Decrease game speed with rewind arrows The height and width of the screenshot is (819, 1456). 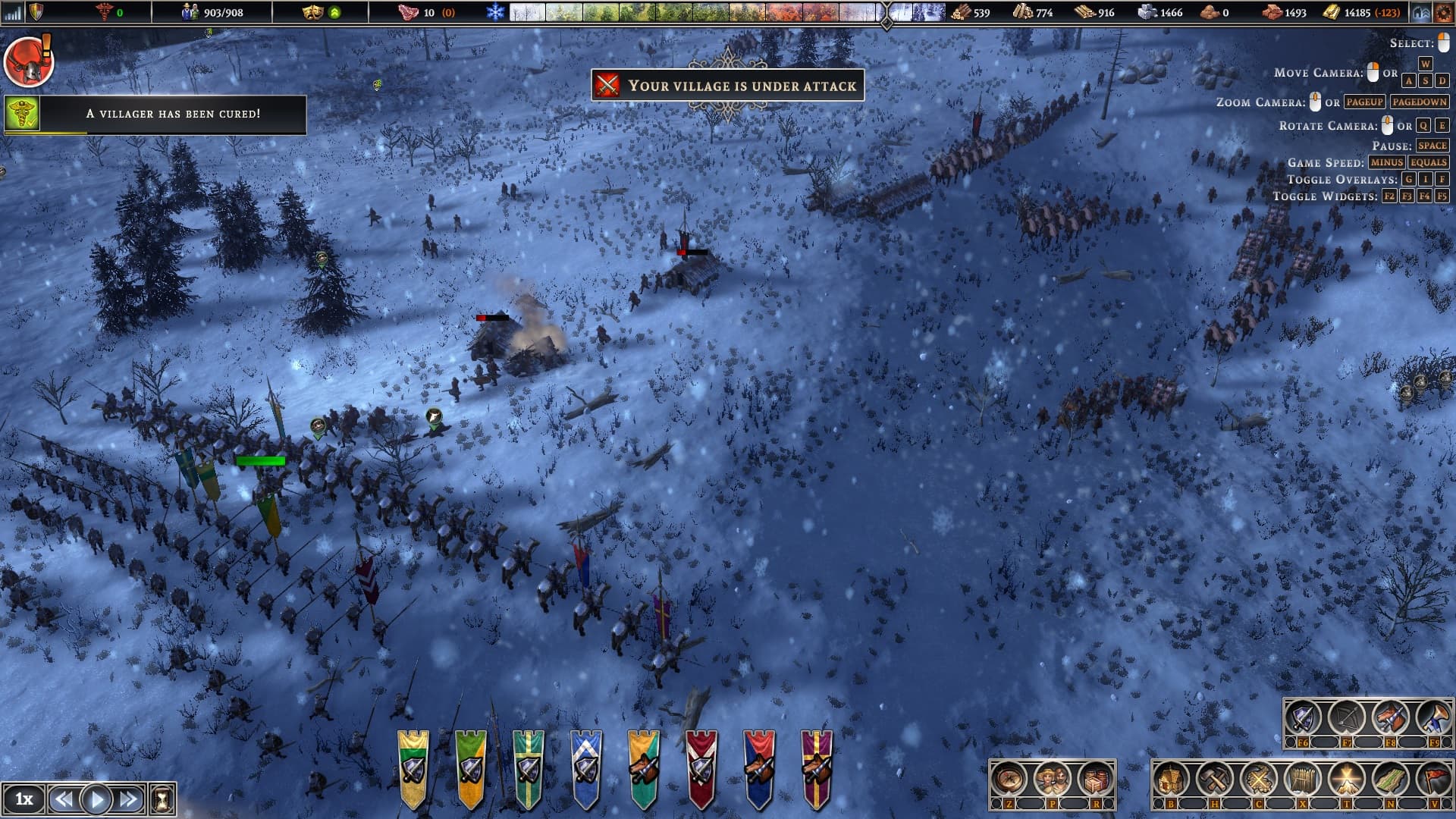coord(64,799)
